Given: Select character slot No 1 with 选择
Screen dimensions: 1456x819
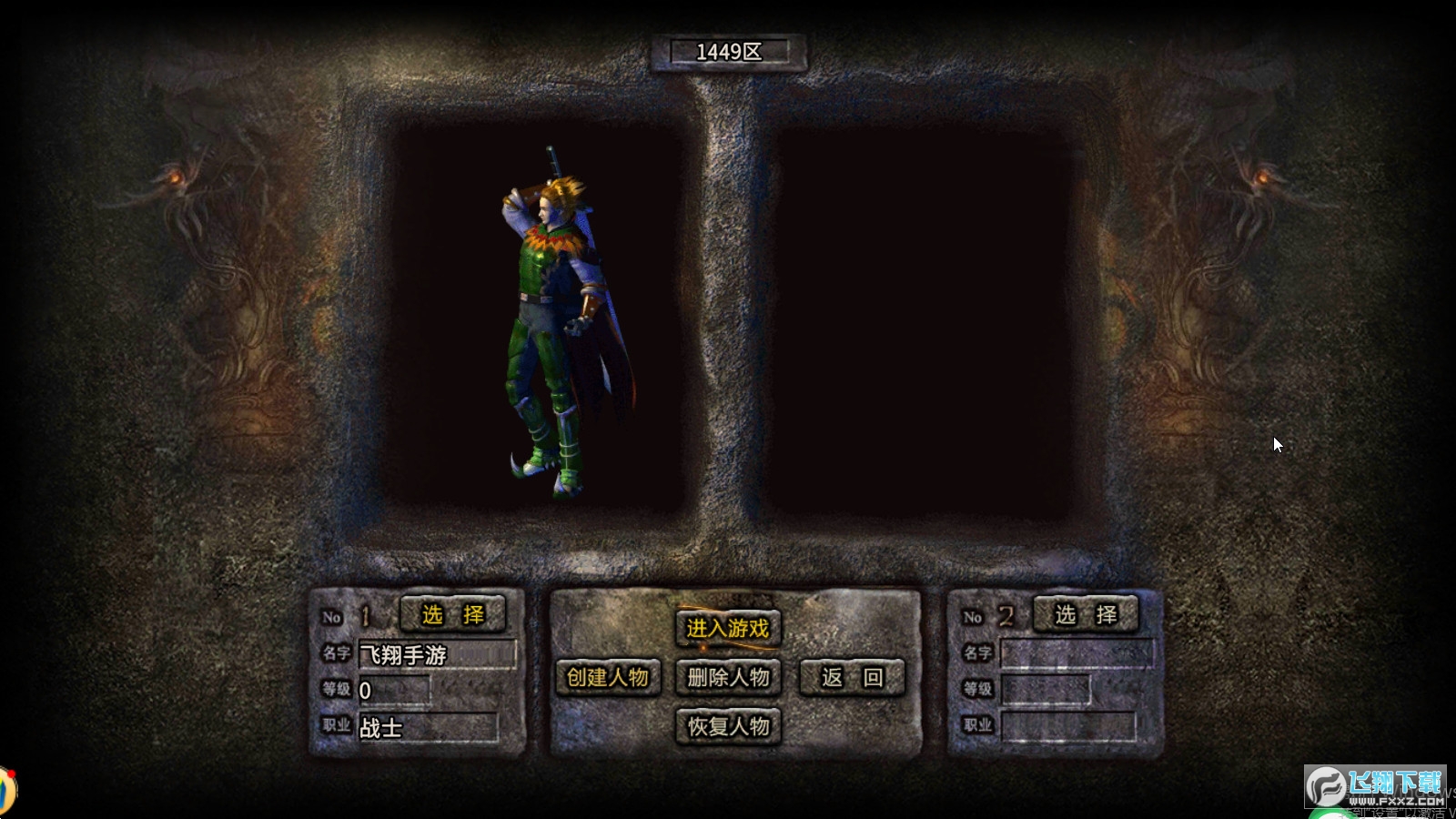Looking at the screenshot, I should pyautogui.click(x=452, y=614).
